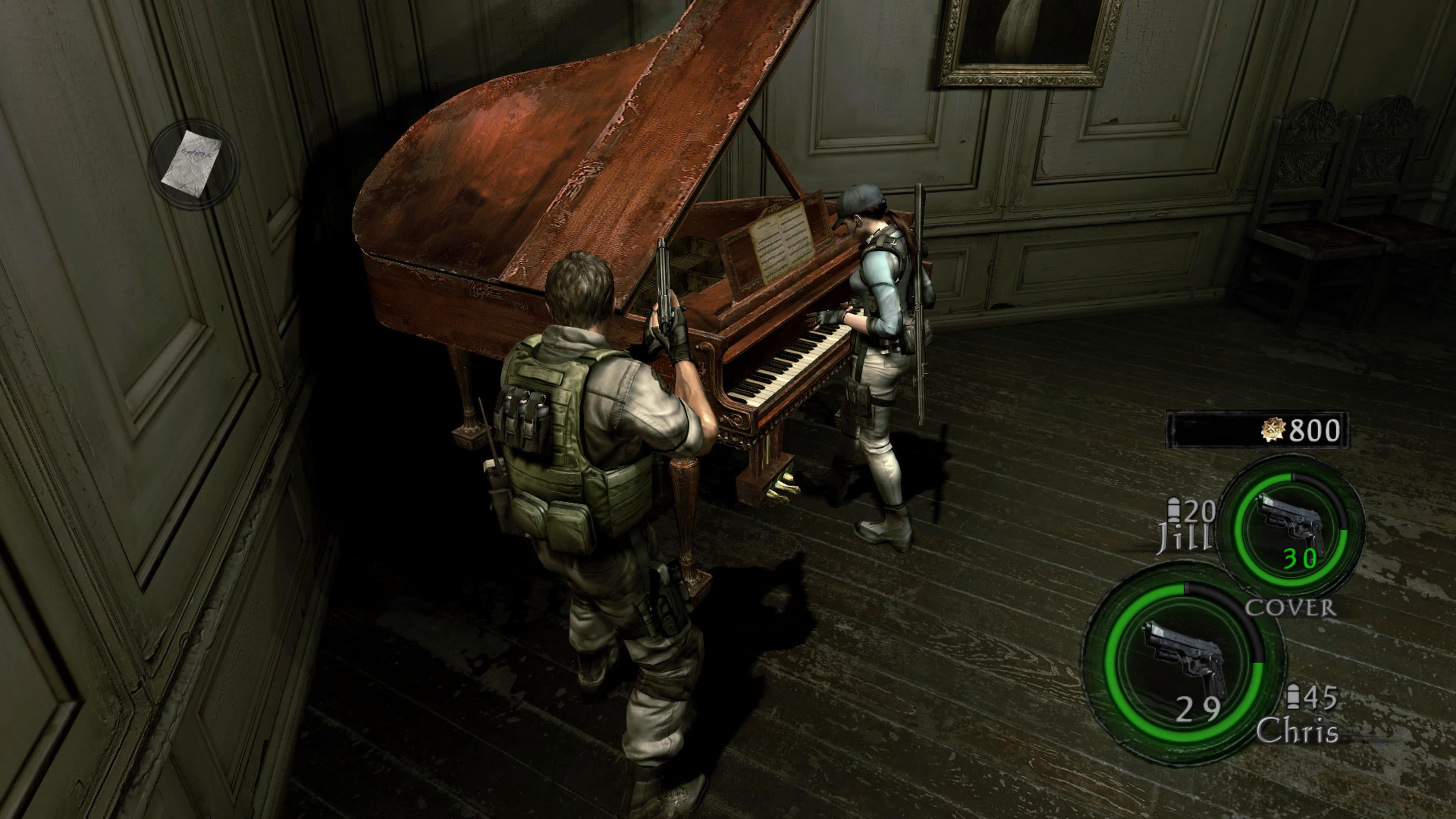Select the paper note icon
This screenshot has width=1456, height=819.
[x=191, y=163]
